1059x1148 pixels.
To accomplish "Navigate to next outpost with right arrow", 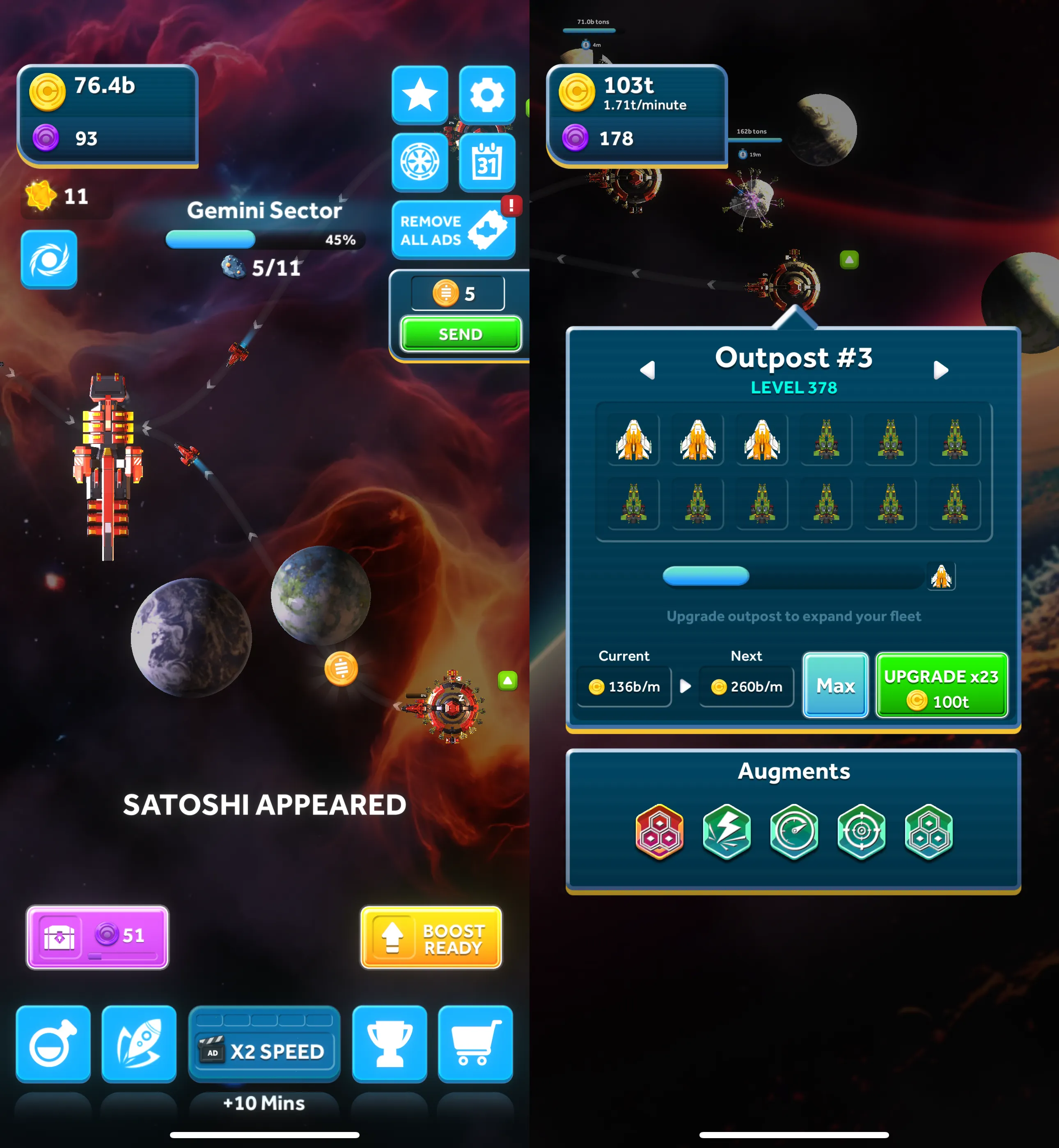I will pos(940,370).
